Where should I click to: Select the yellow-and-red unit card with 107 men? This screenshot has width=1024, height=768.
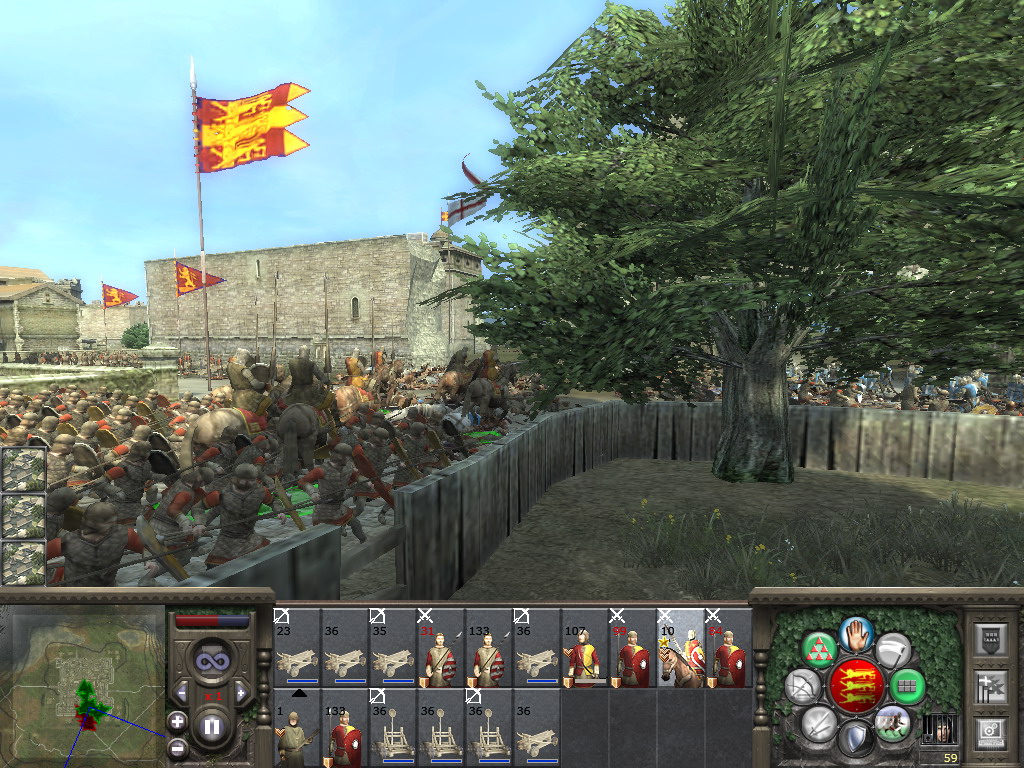(584, 648)
